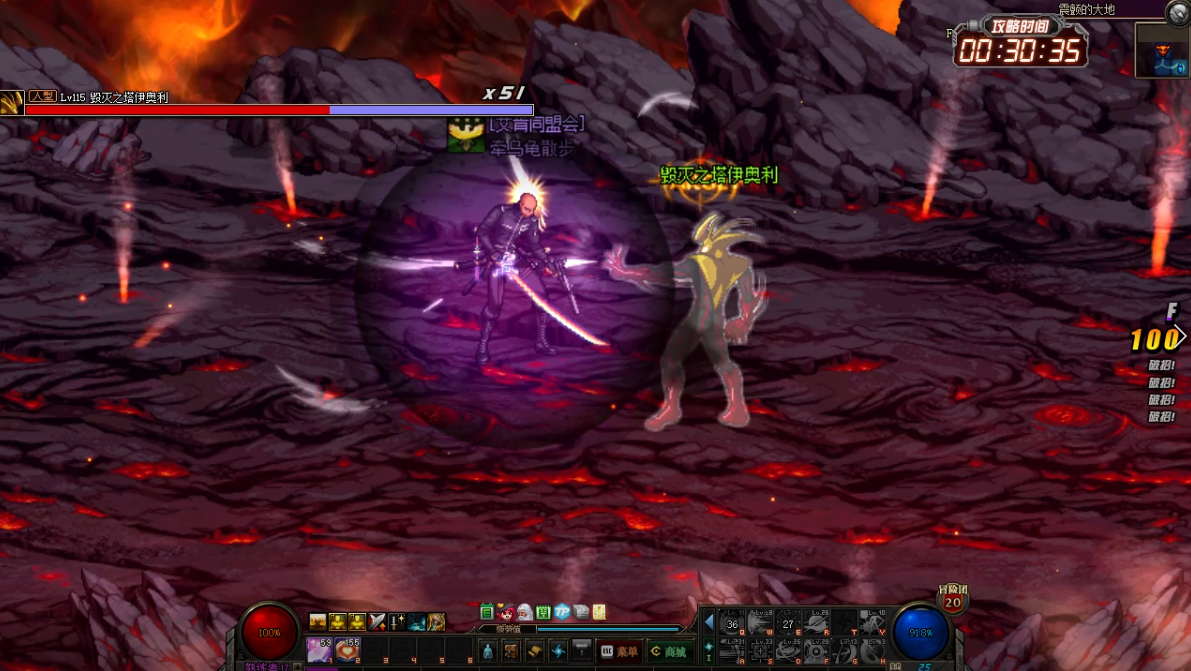The height and width of the screenshot is (671, 1191).
Task: Click the blue arrow to switch skill bar
Action: [709, 622]
